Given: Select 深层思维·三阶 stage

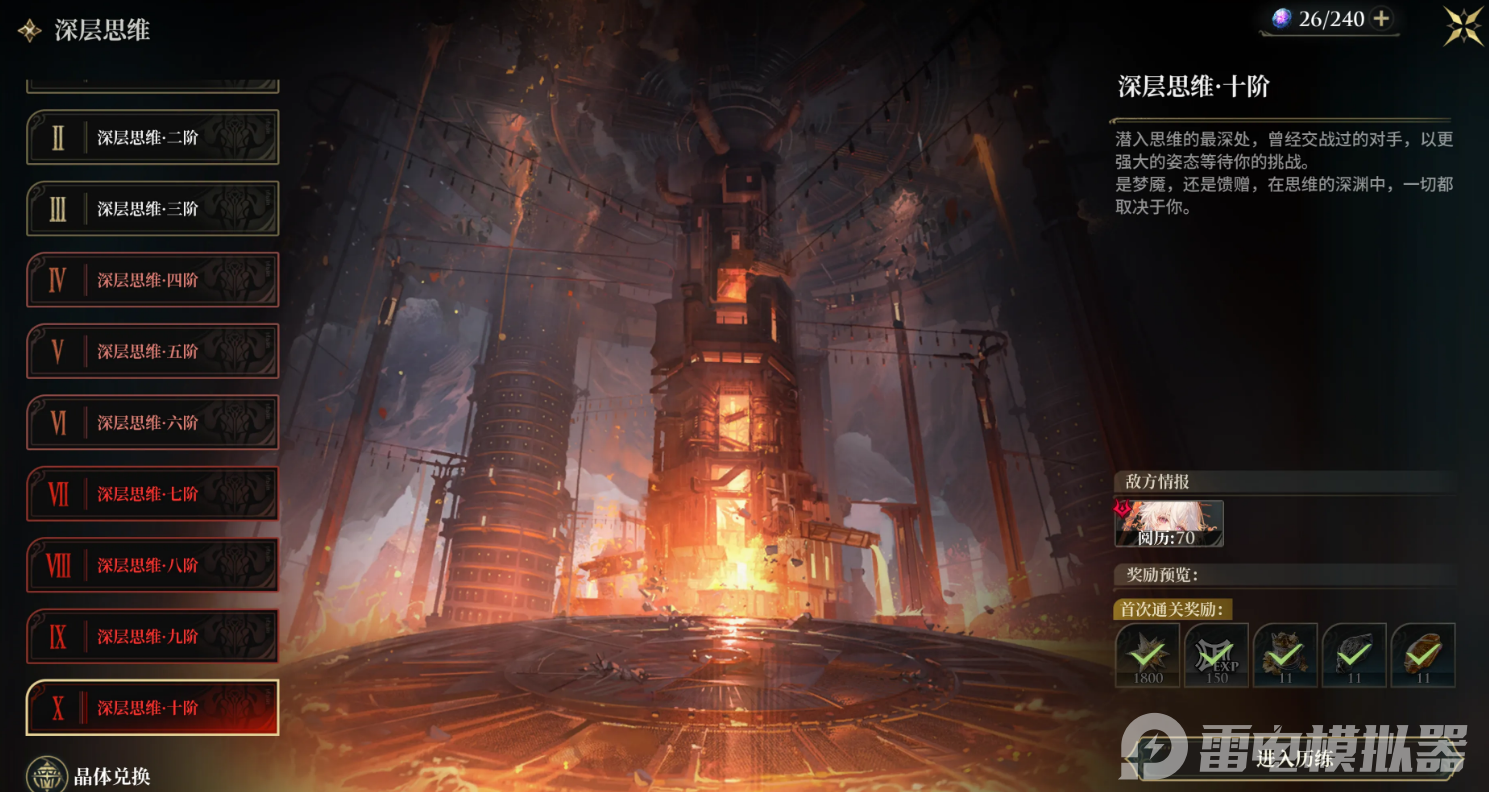Looking at the screenshot, I should click(152, 209).
